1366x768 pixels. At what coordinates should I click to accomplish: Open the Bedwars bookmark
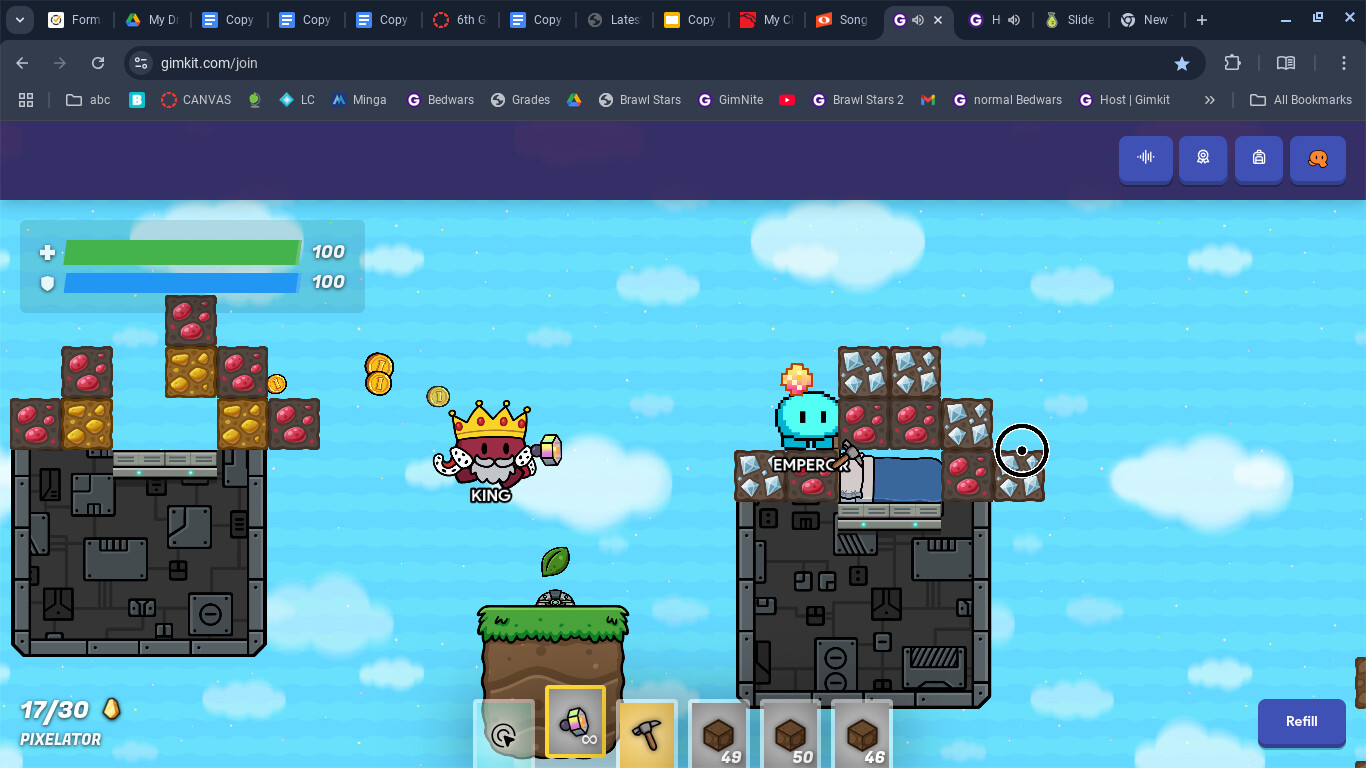coord(440,100)
